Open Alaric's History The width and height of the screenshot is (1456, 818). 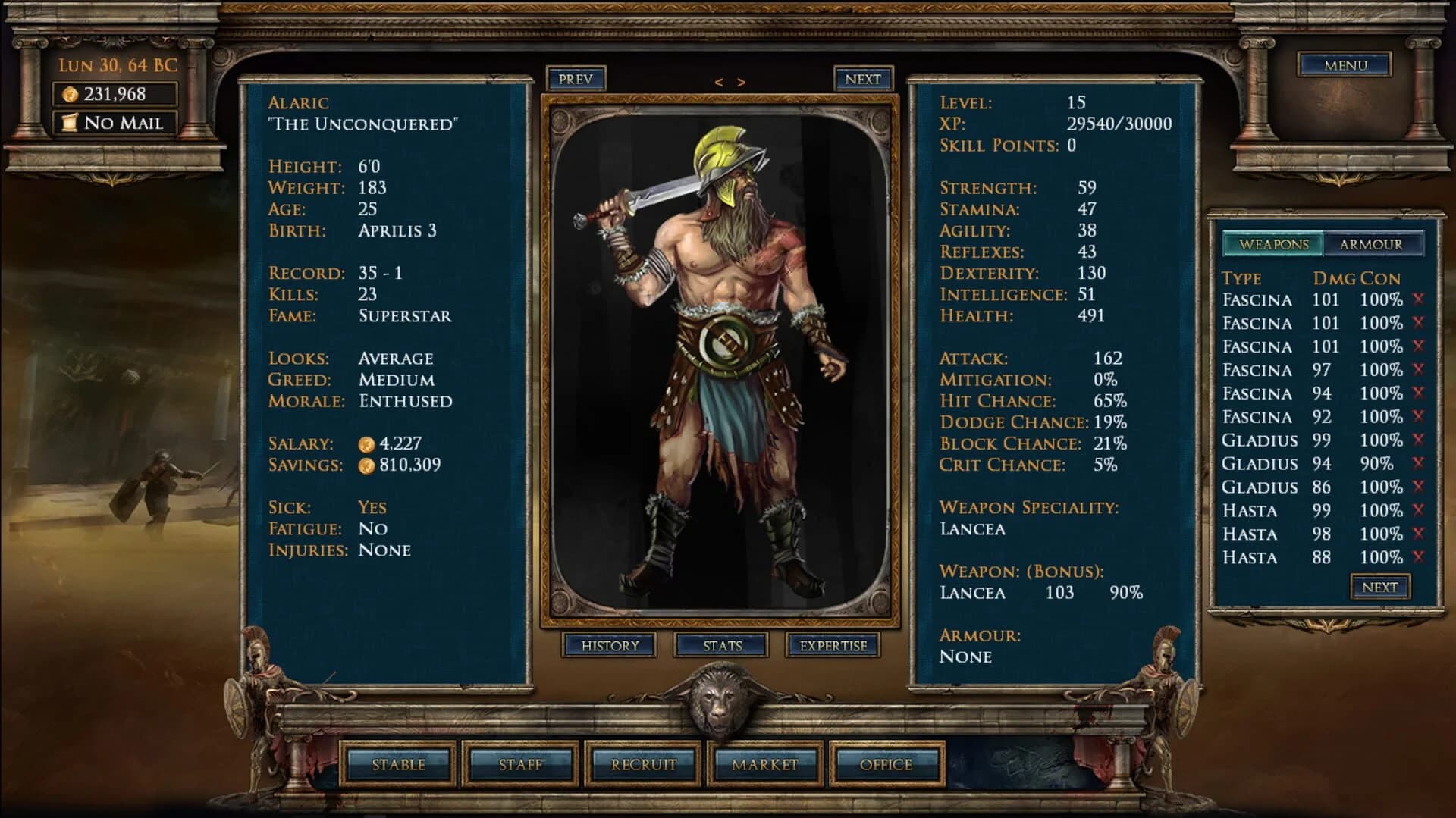click(611, 646)
